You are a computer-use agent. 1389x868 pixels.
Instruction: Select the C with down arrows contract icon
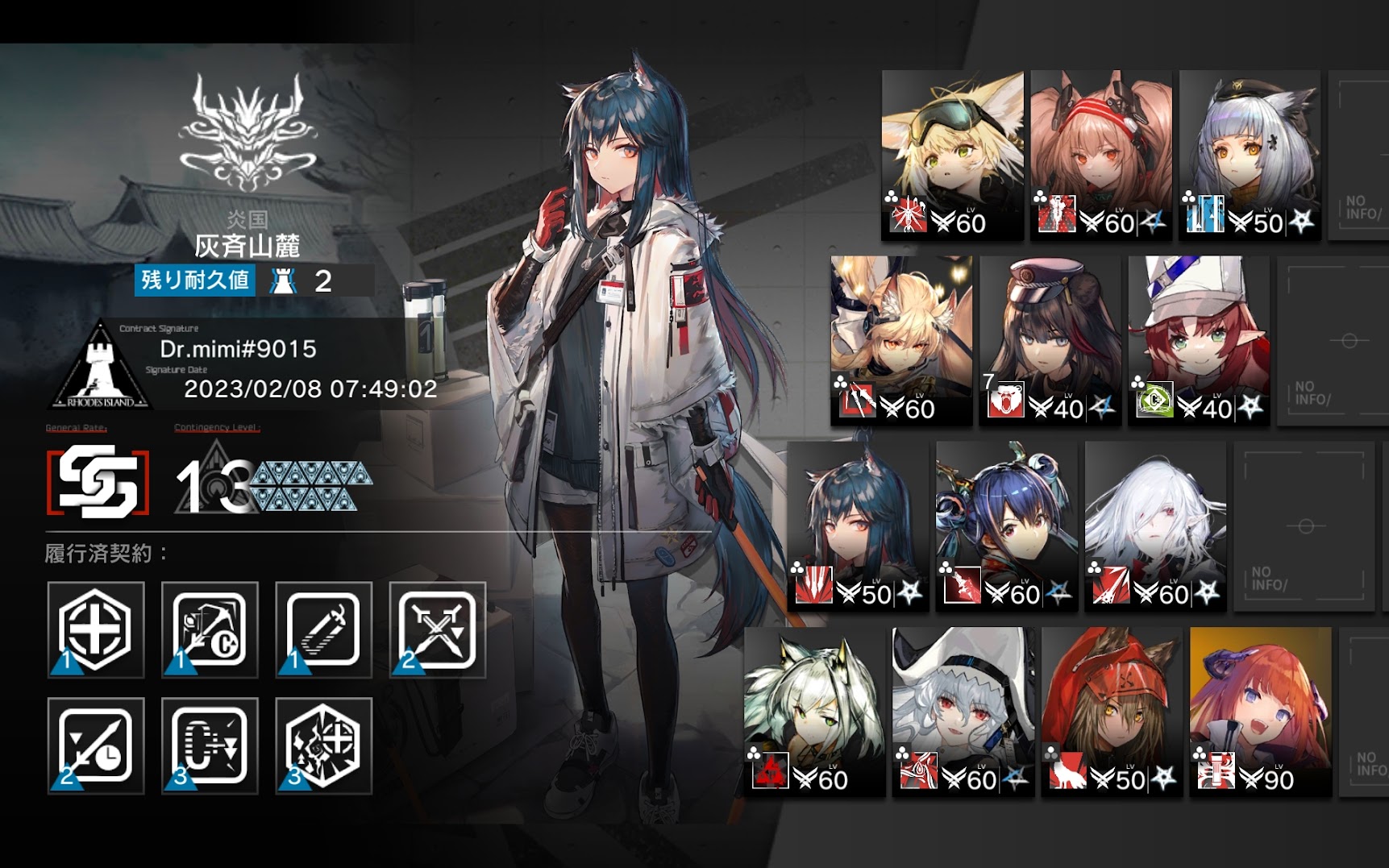pos(210,745)
